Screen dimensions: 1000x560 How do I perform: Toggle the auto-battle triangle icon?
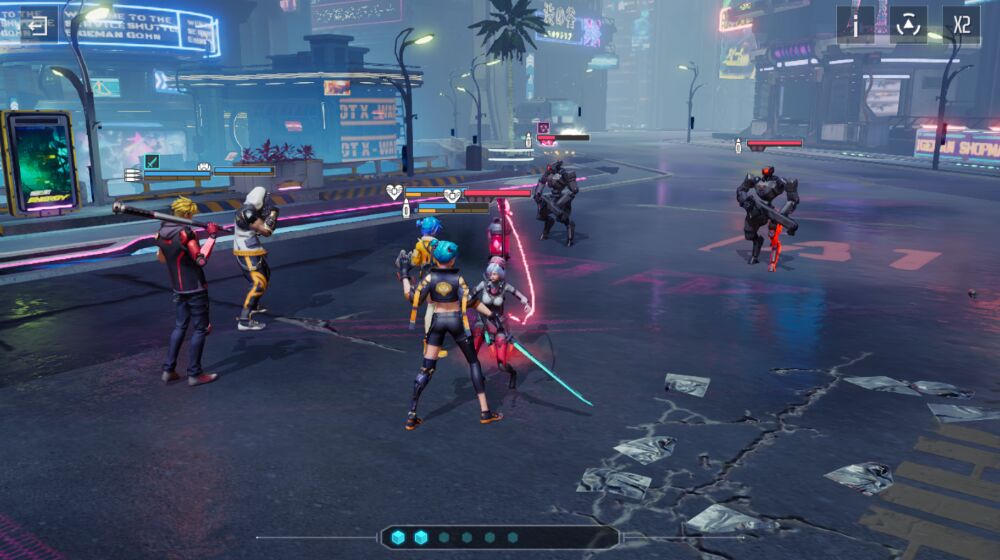(908, 25)
